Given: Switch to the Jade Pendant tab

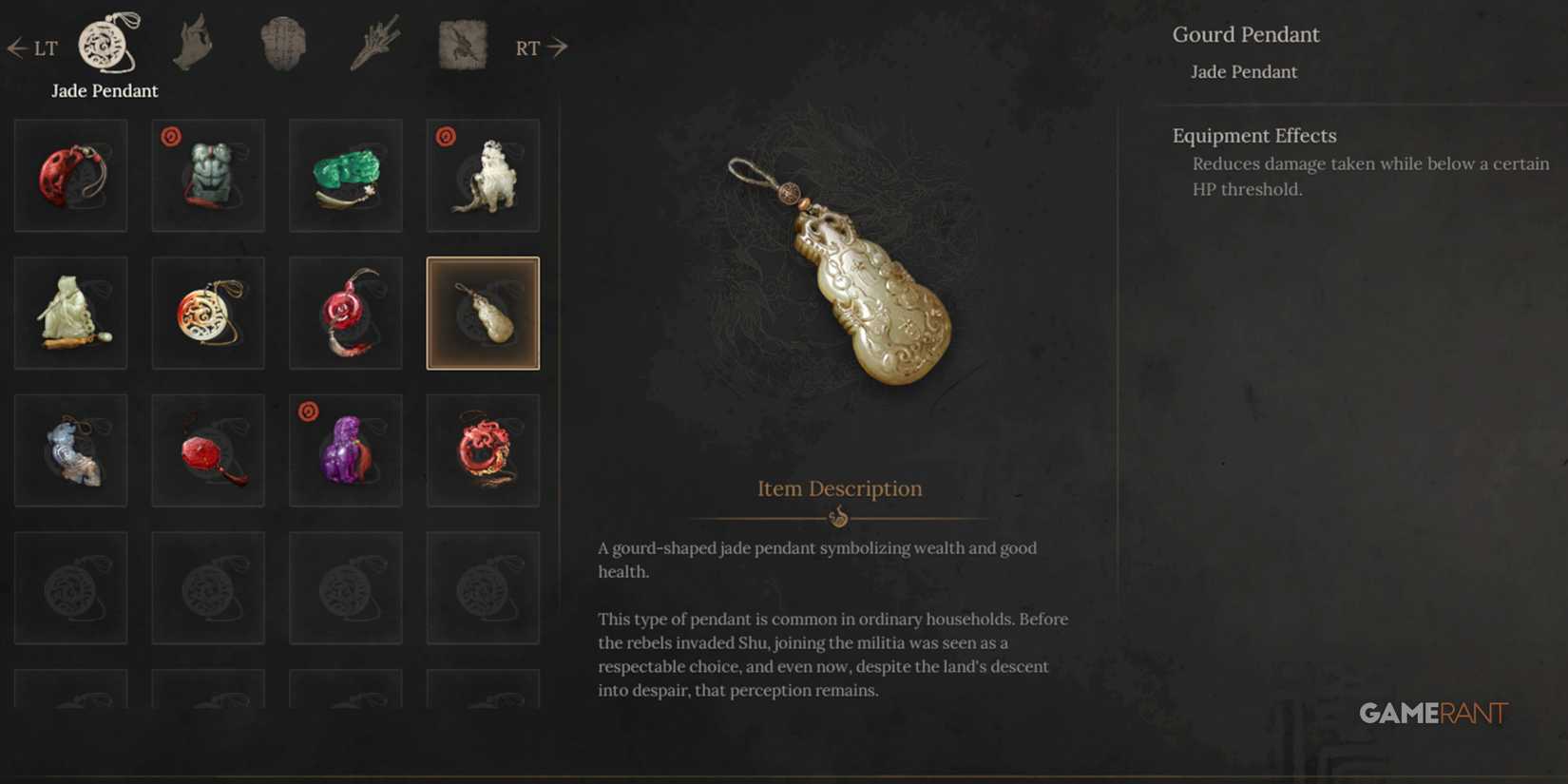Looking at the screenshot, I should pos(105,90).
